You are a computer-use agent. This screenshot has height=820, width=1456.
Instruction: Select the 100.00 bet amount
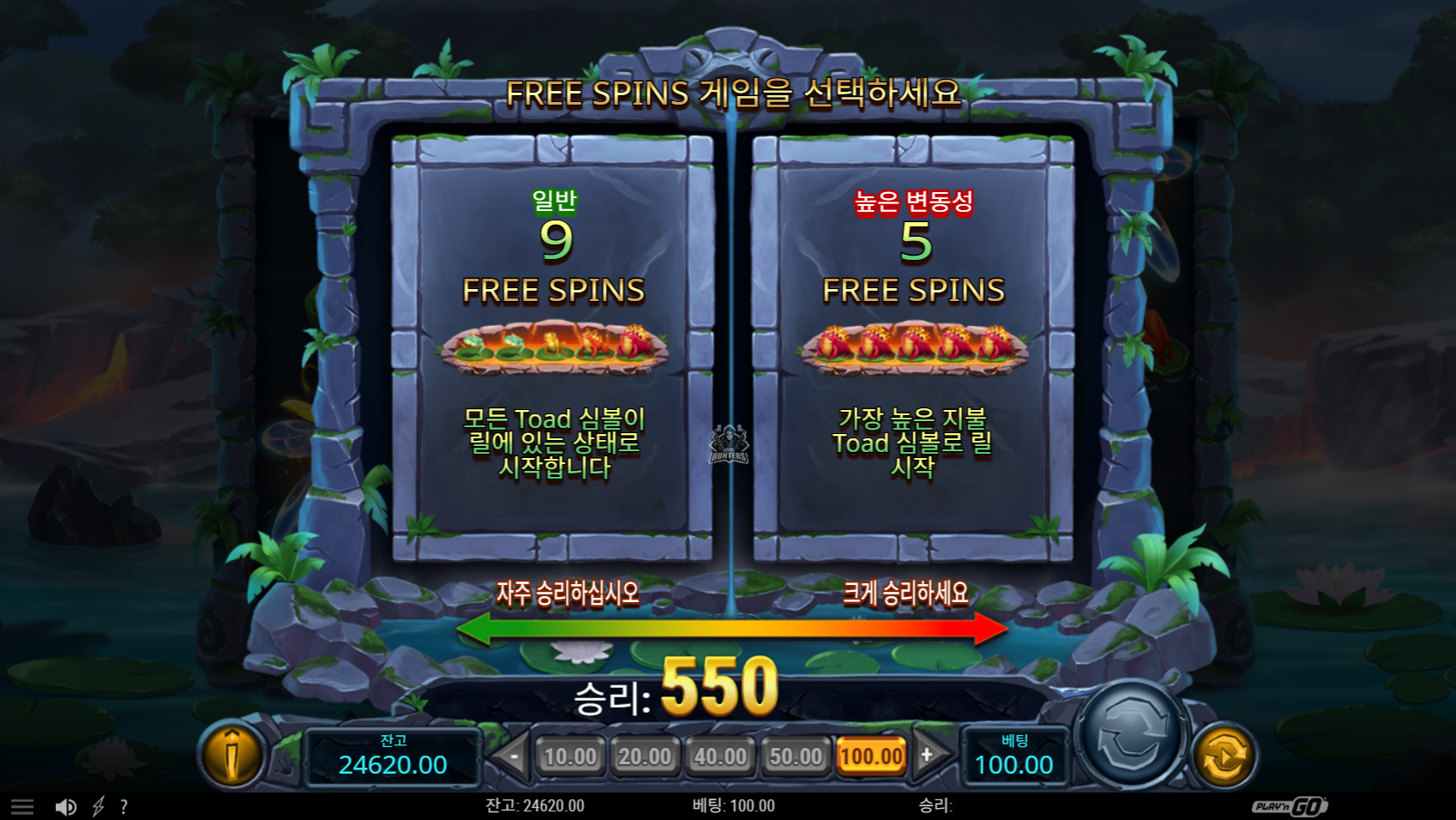[x=871, y=757]
